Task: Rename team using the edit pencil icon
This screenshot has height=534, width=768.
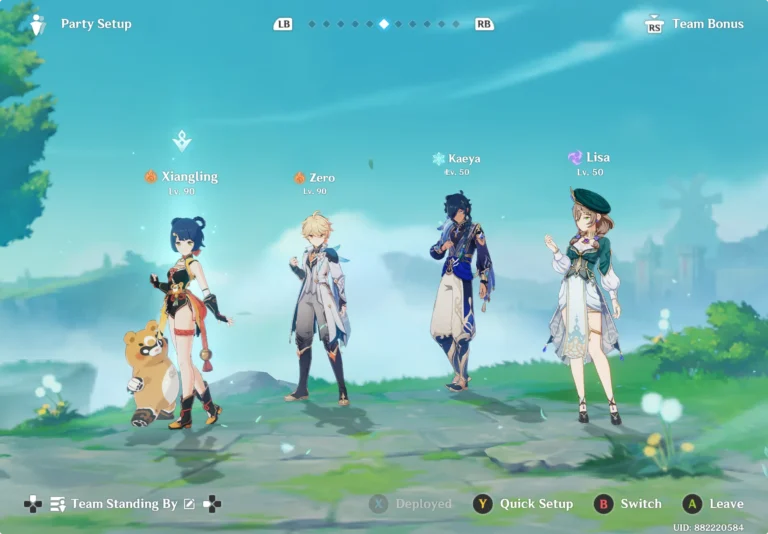Action: [190, 504]
